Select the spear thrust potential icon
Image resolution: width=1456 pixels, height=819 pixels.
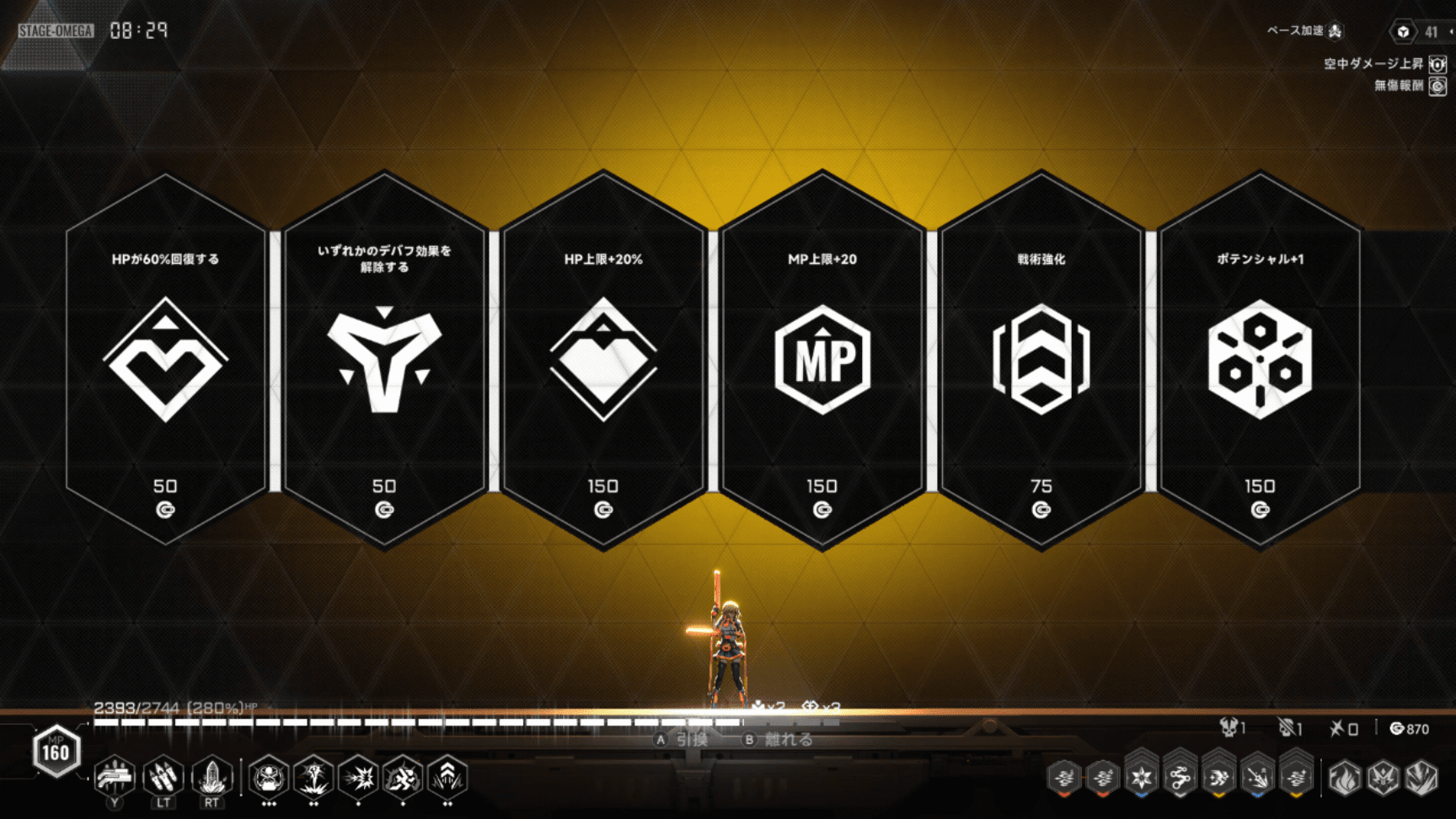coord(1257,777)
